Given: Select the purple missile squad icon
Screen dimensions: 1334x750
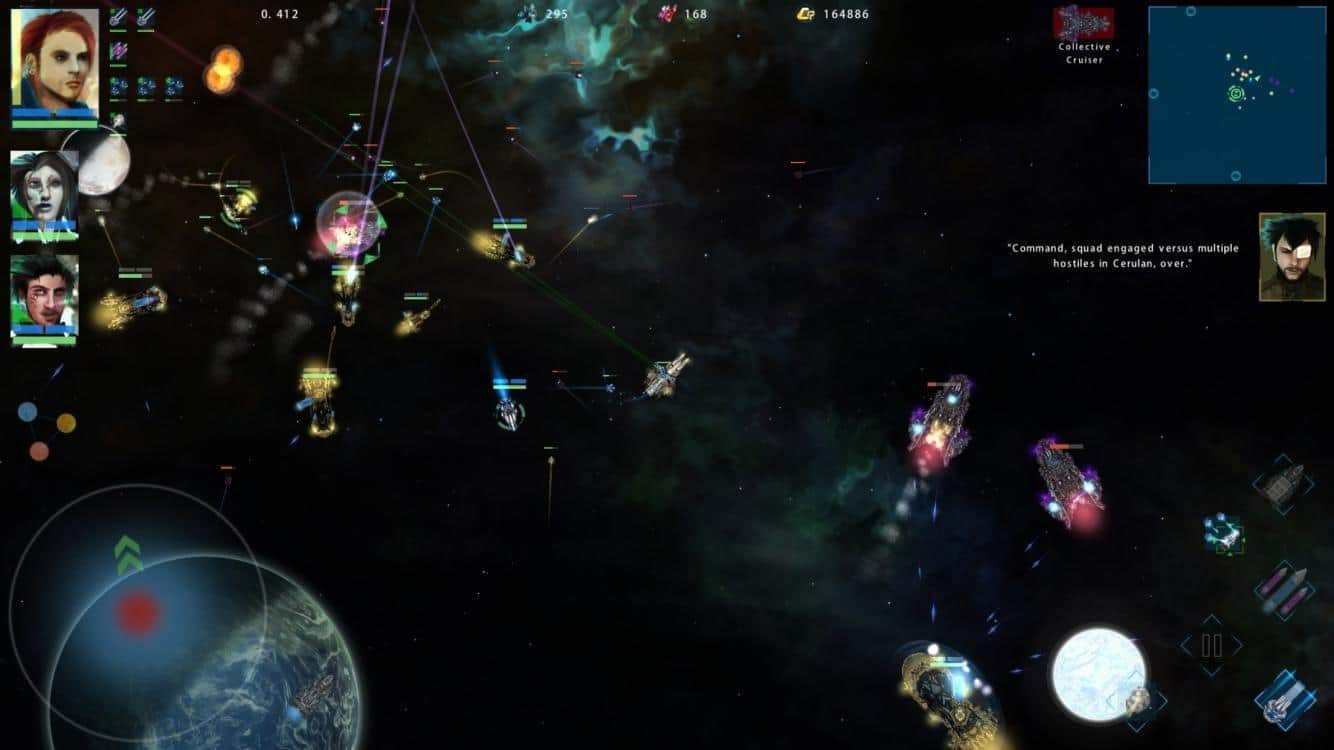Looking at the screenshot, I should coord(119,50).
